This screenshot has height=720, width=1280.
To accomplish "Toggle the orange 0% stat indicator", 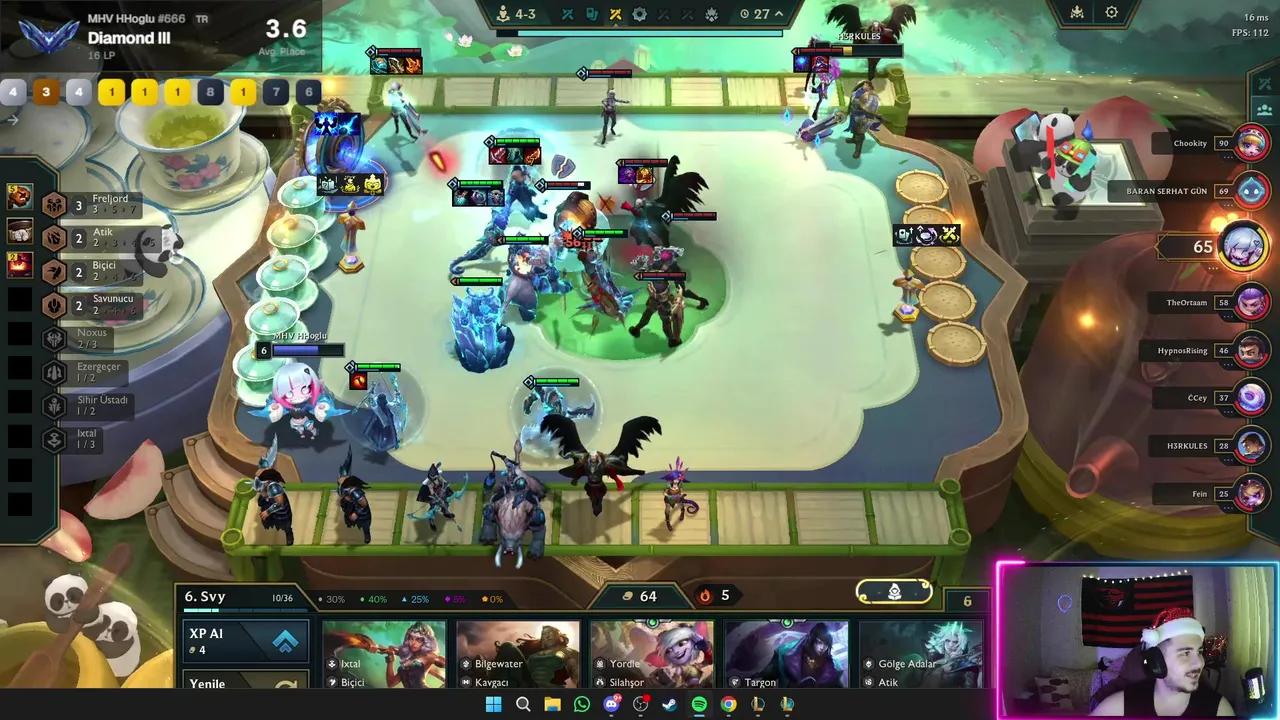I will point(485,598).
